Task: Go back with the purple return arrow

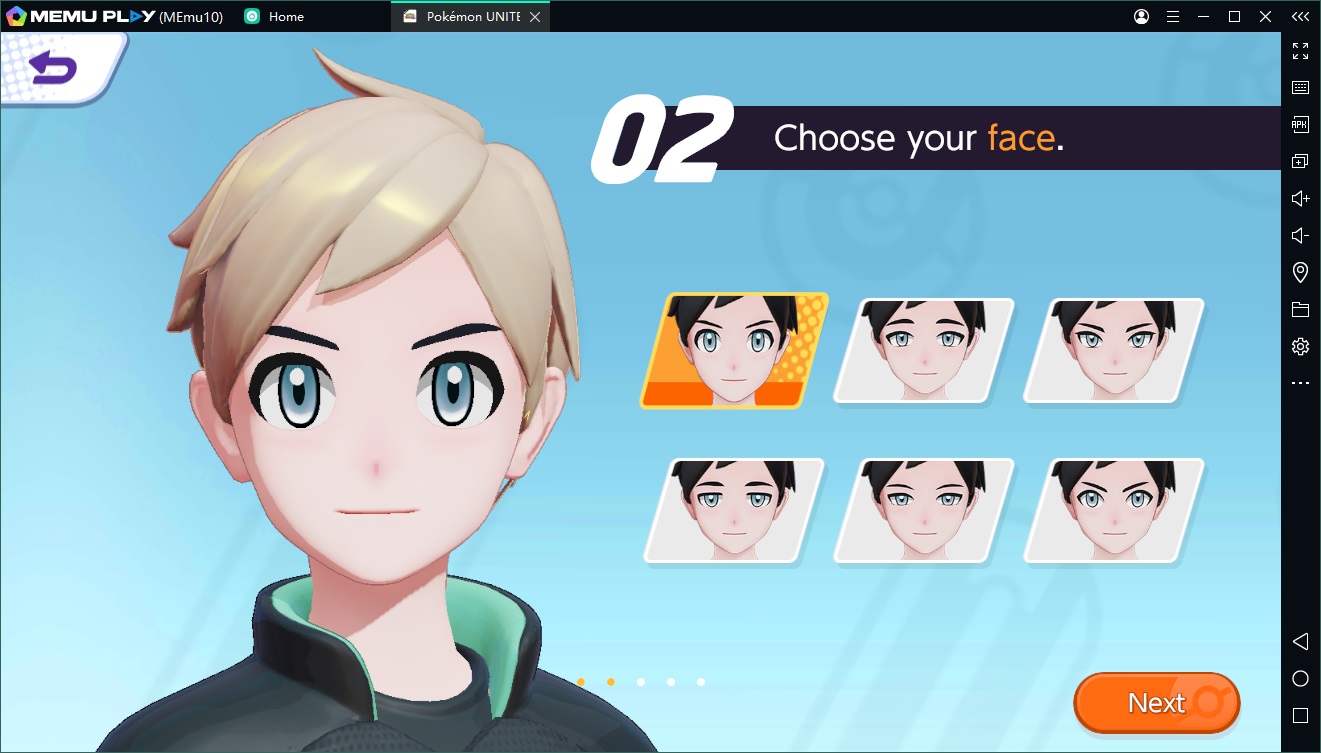Action: point(53,68)
